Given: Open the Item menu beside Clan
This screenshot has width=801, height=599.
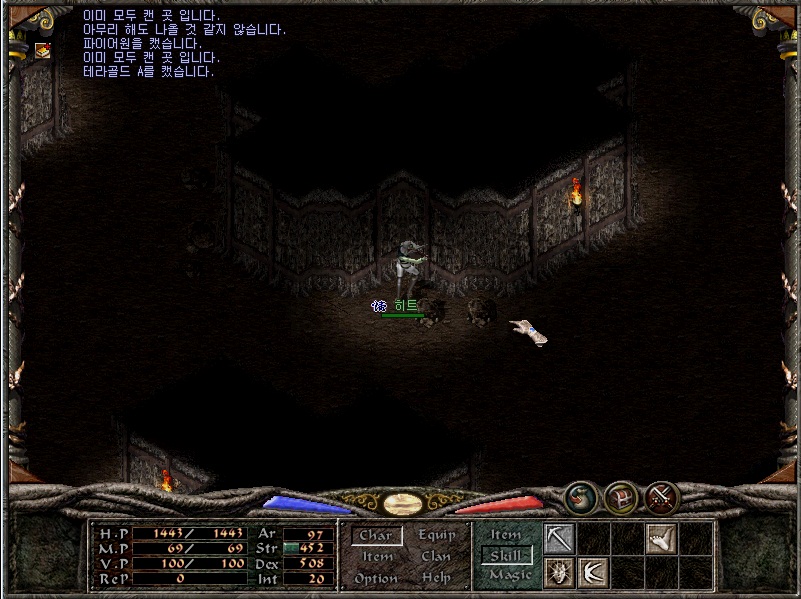Looking at the screenshot, I should (377, 557).
